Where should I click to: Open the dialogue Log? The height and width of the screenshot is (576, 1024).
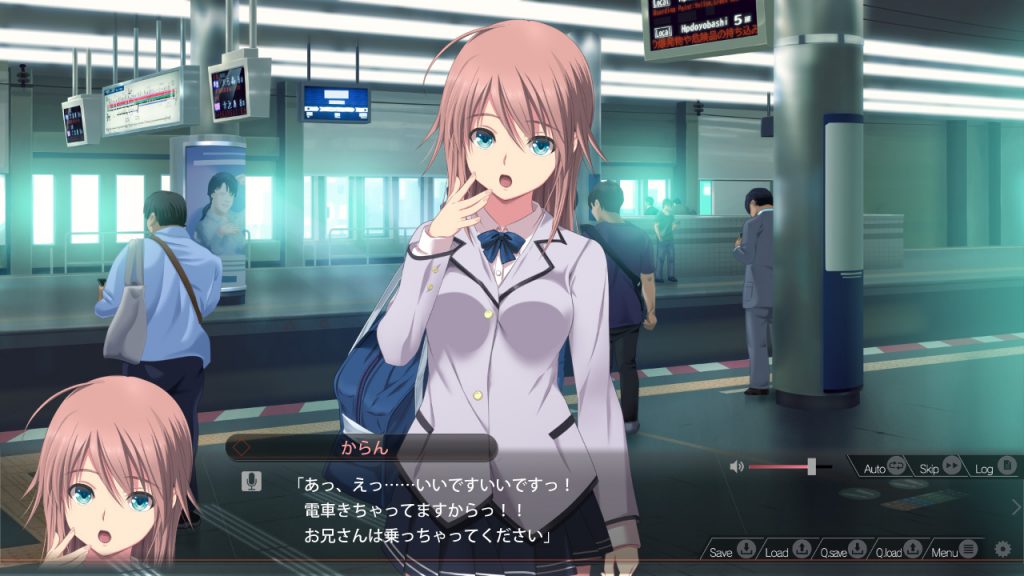pos(995,467)
